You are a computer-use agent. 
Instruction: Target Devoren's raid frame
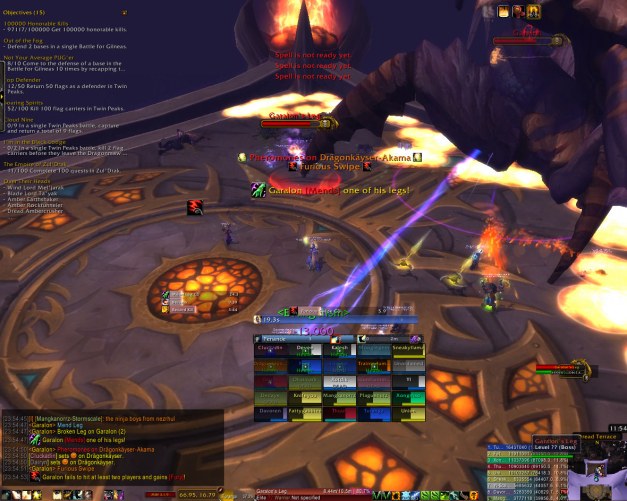(271, 409)
